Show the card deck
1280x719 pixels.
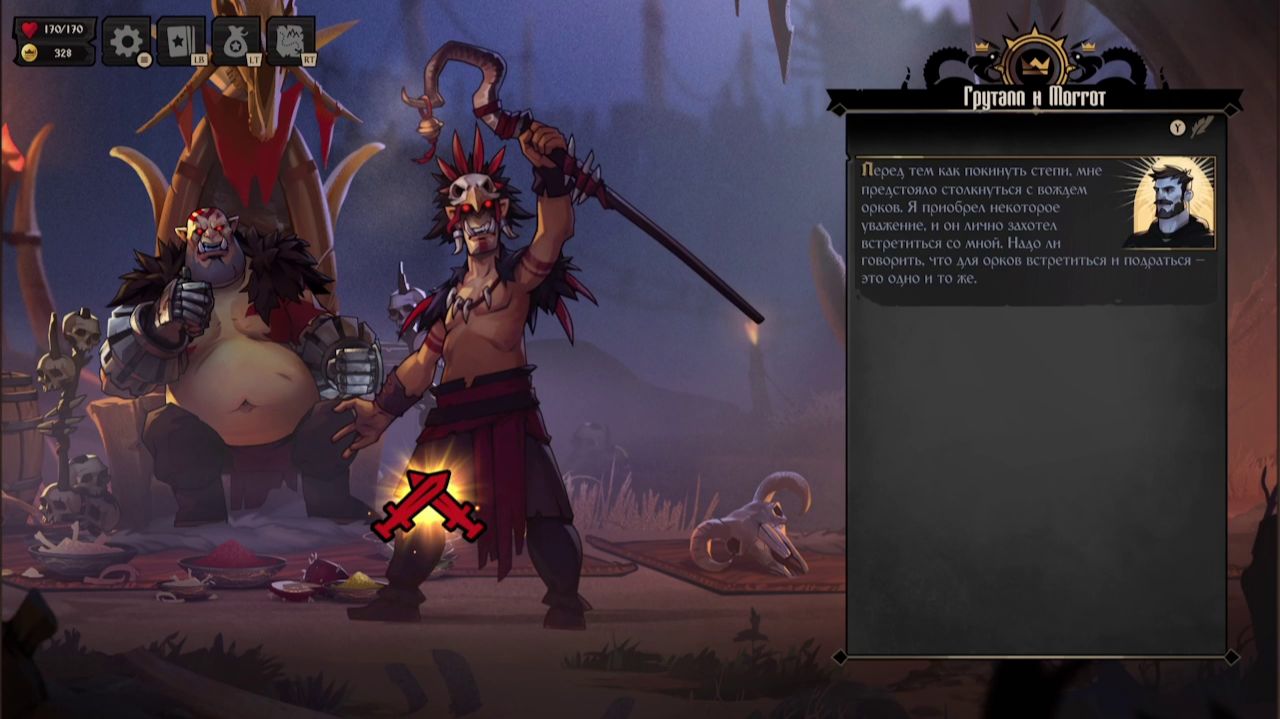(181, 42)
